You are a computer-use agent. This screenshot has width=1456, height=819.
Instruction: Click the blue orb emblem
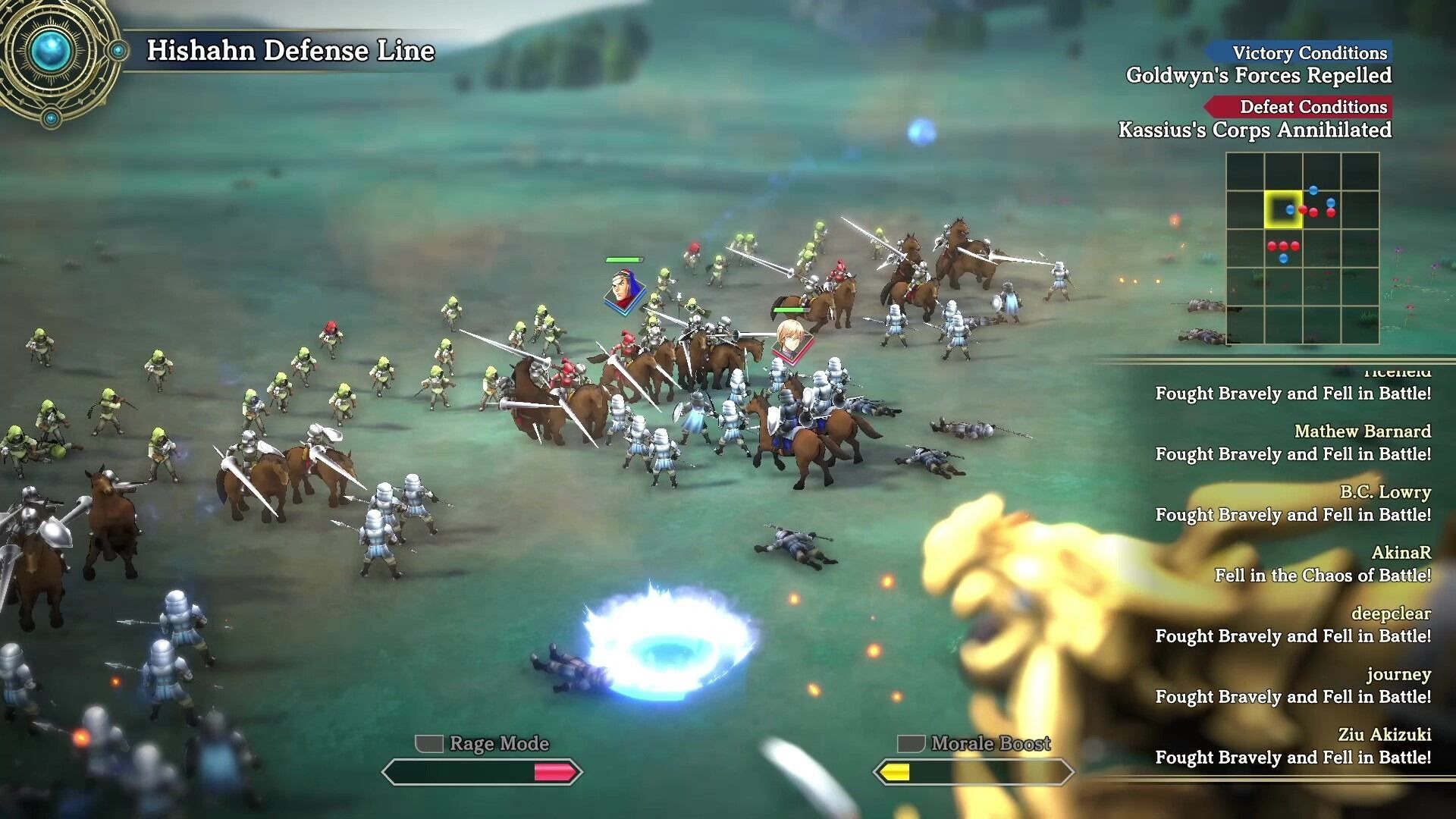pos(52,52)
